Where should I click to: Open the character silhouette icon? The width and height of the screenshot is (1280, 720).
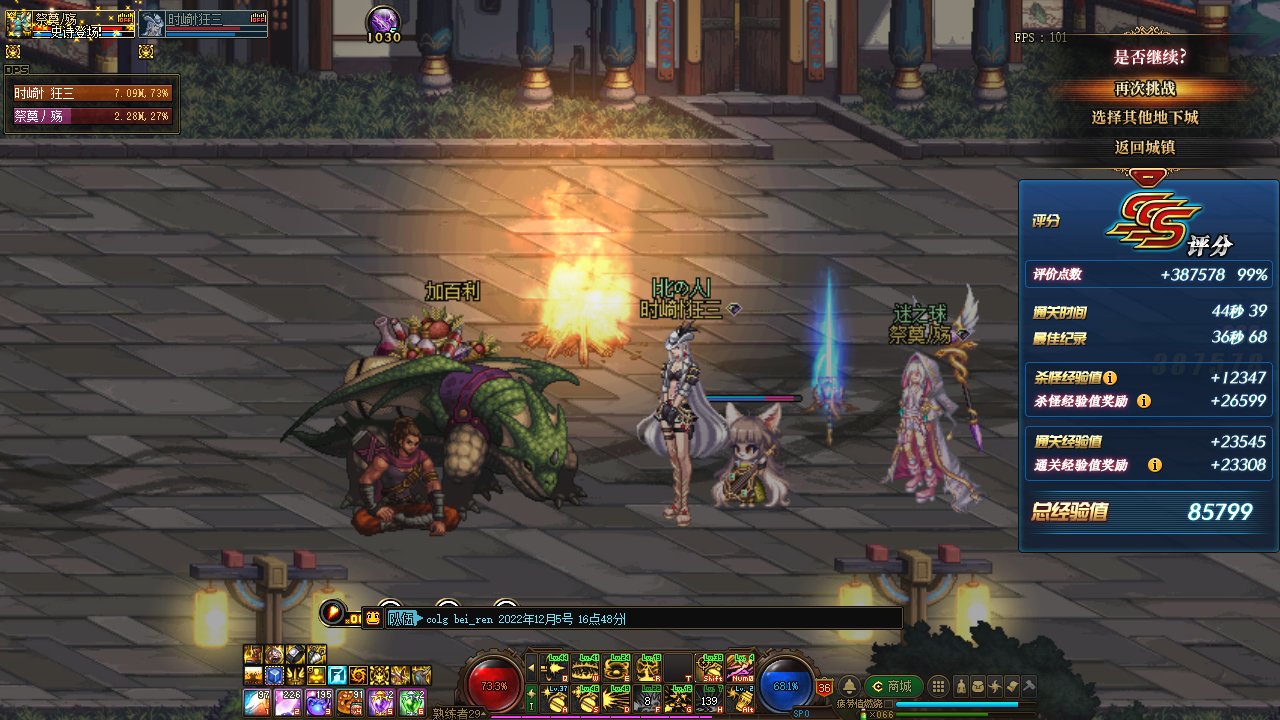click(961, 686)
